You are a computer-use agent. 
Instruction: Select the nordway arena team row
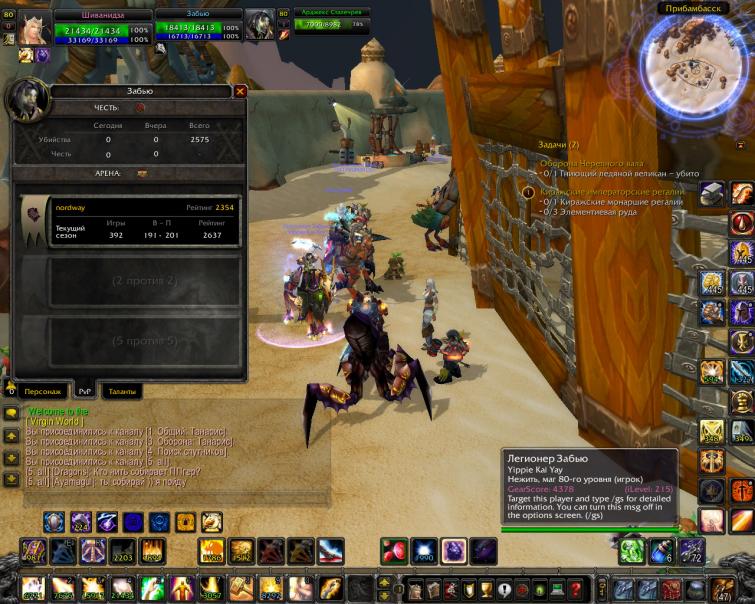coord(130,222)
